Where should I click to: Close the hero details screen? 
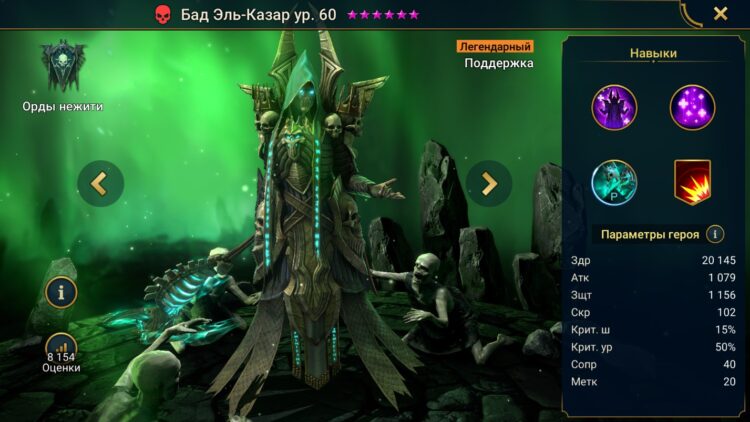click(x=720, y=14)
